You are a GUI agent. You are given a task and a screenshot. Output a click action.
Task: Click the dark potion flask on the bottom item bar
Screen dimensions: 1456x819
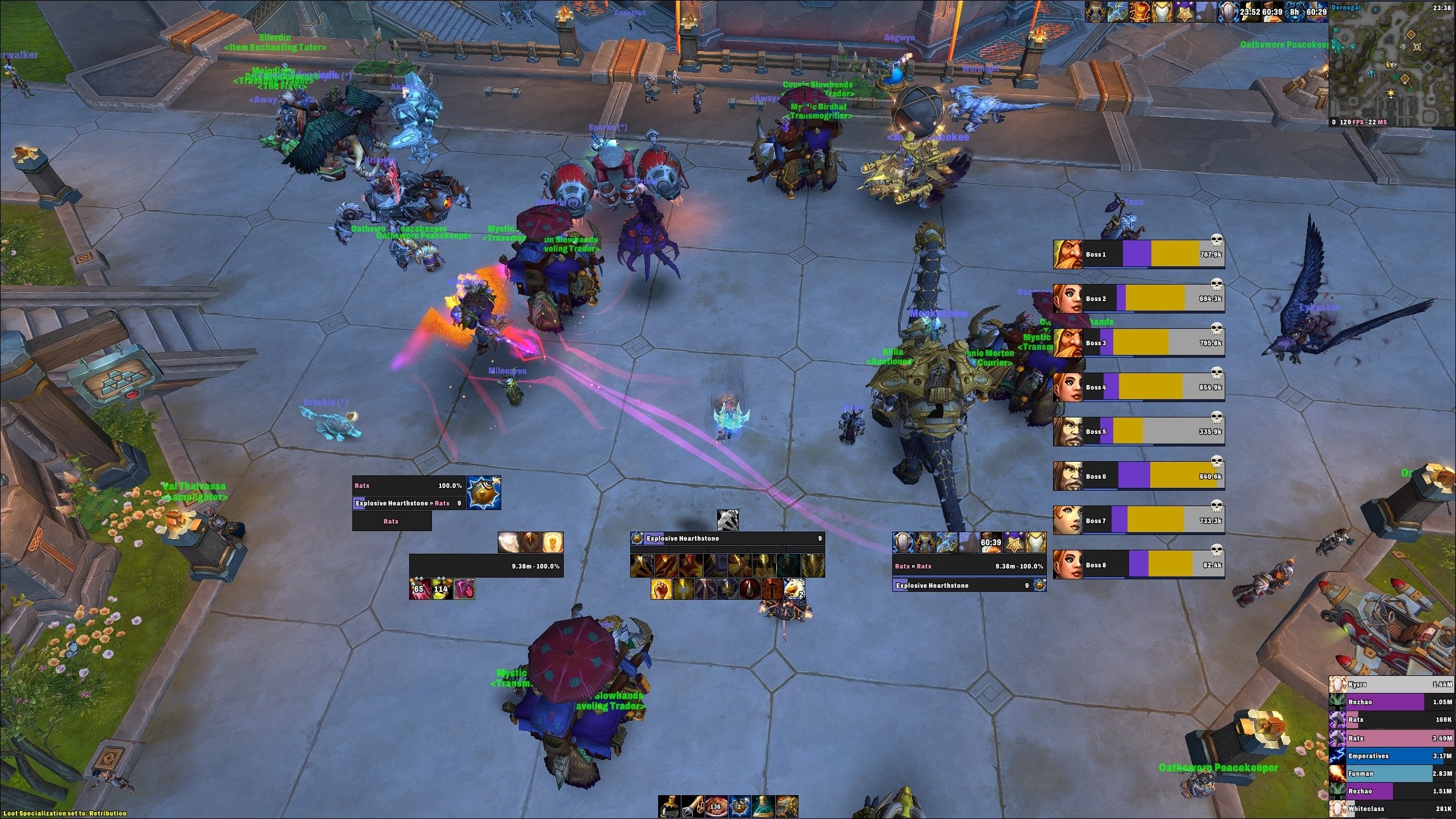pos(669,807)
